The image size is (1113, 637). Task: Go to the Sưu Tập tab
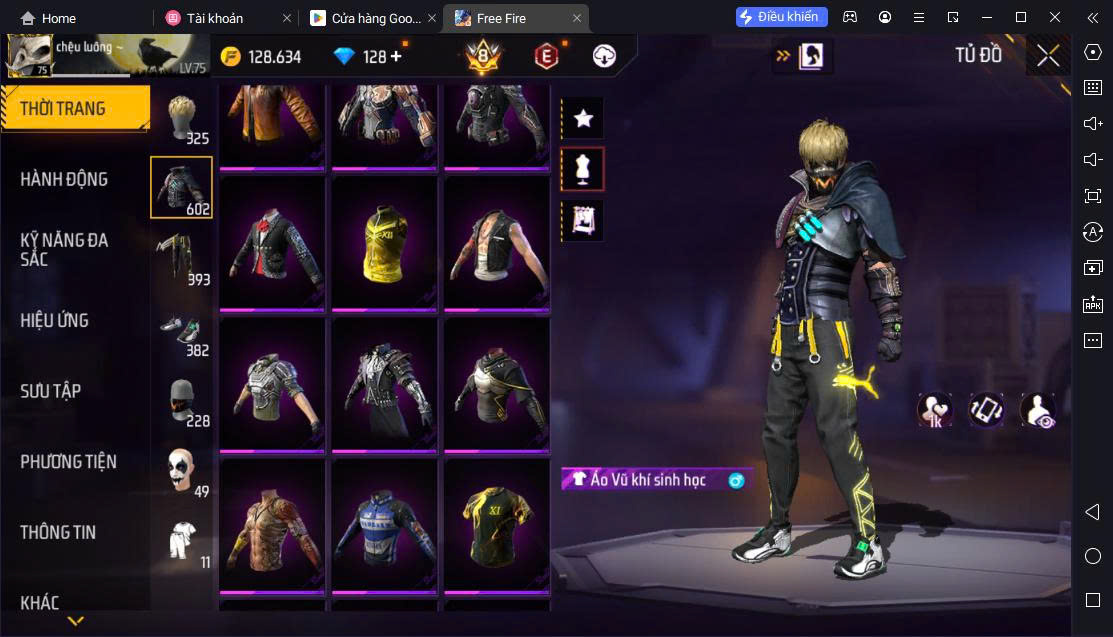tap(51, 391)
